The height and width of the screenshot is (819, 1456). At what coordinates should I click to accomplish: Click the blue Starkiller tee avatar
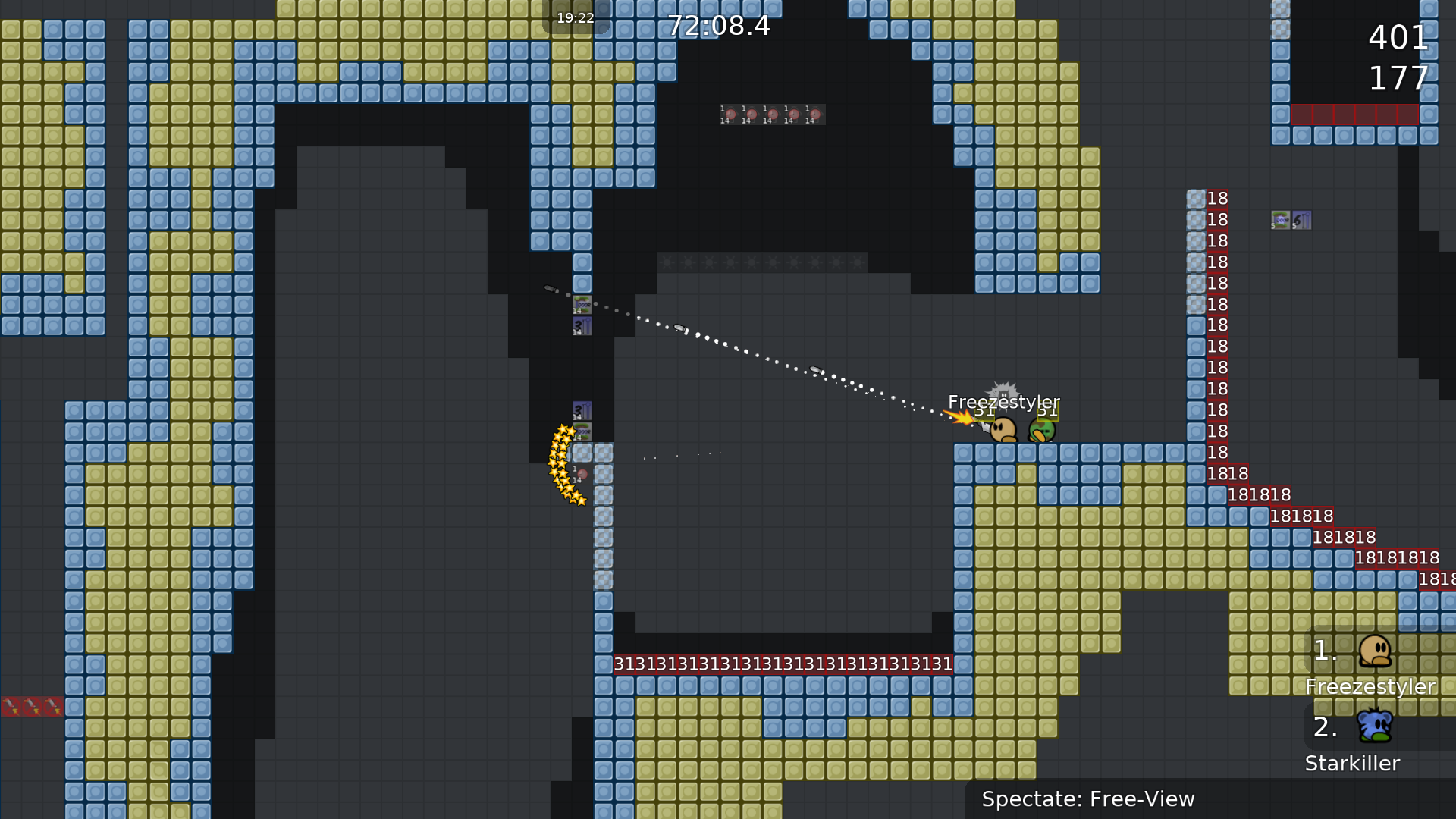coord(1376,726)
